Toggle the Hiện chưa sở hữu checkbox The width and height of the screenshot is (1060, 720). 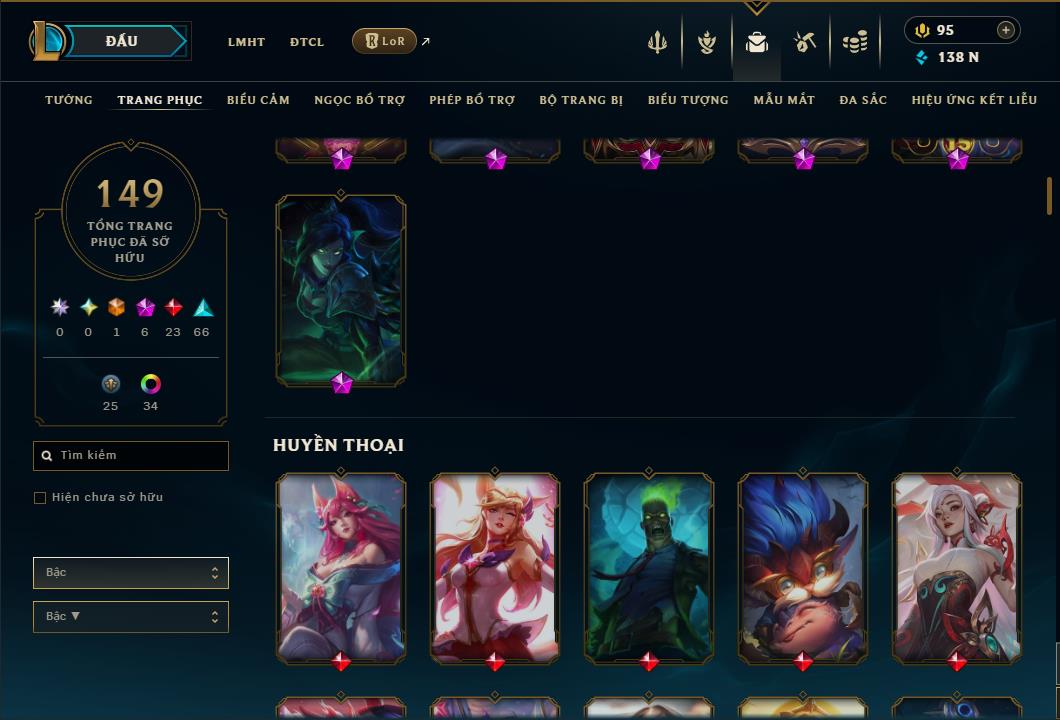click(x=40, y=498)
